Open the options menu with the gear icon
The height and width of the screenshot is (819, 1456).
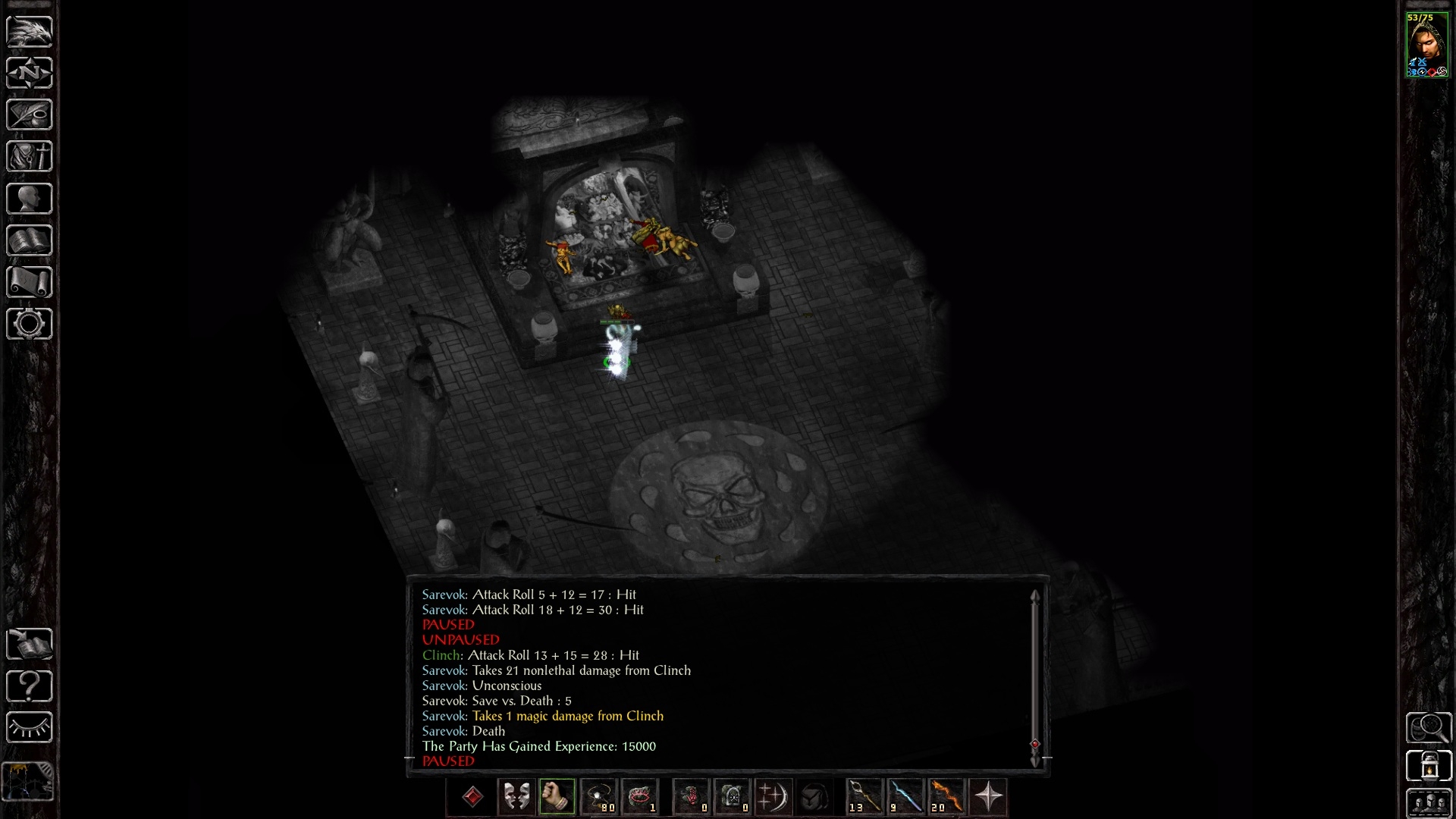[x=30, y=325]
